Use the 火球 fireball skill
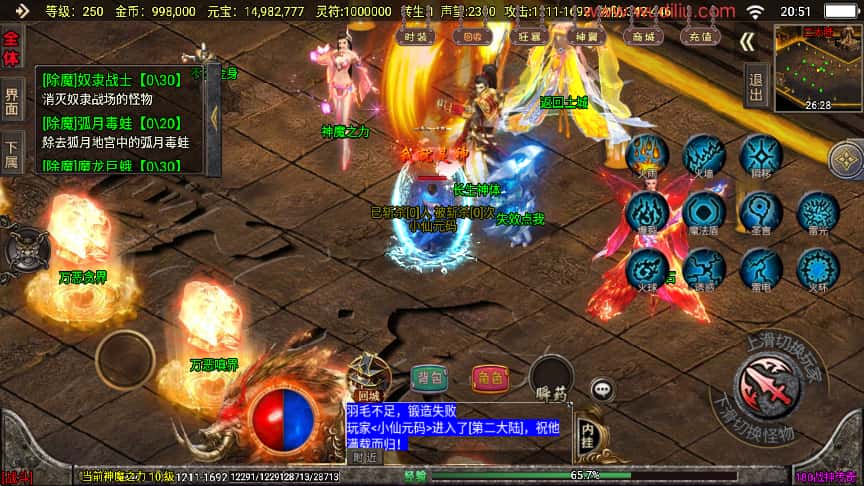 [648, 268]
